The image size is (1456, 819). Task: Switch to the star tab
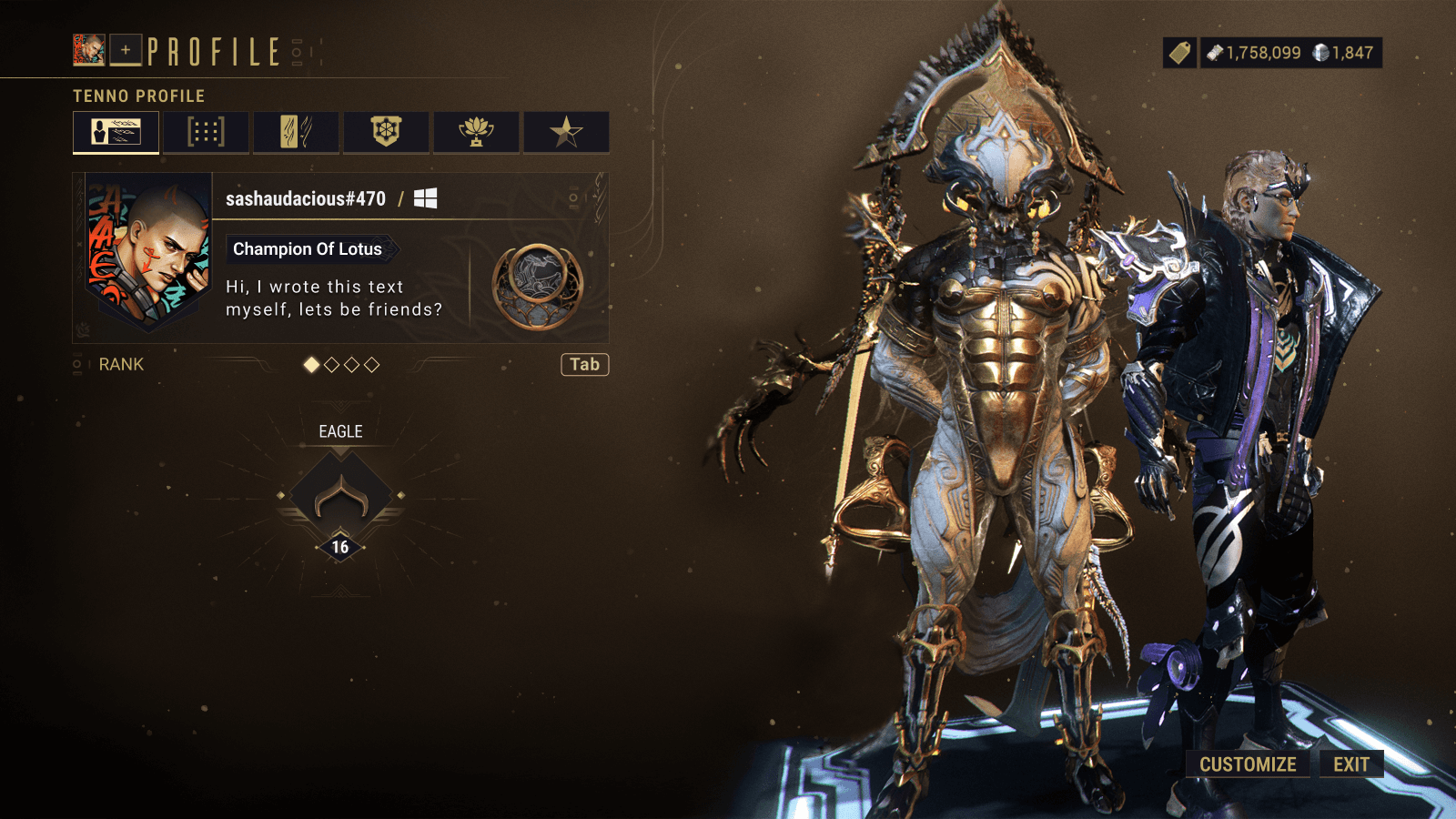tap(566, 132)
